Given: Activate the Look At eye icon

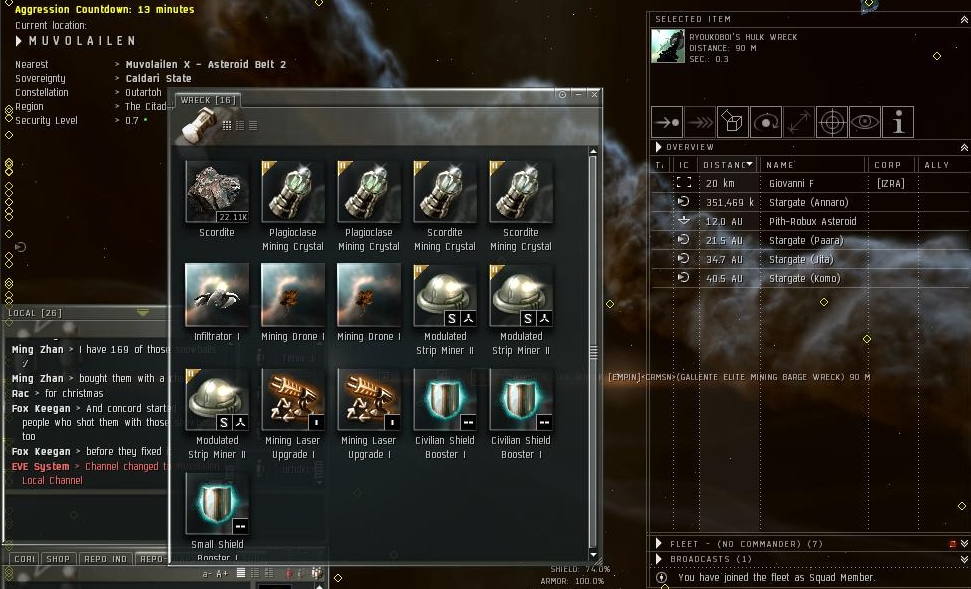Looking at the screenshot, I should (865, 122).
